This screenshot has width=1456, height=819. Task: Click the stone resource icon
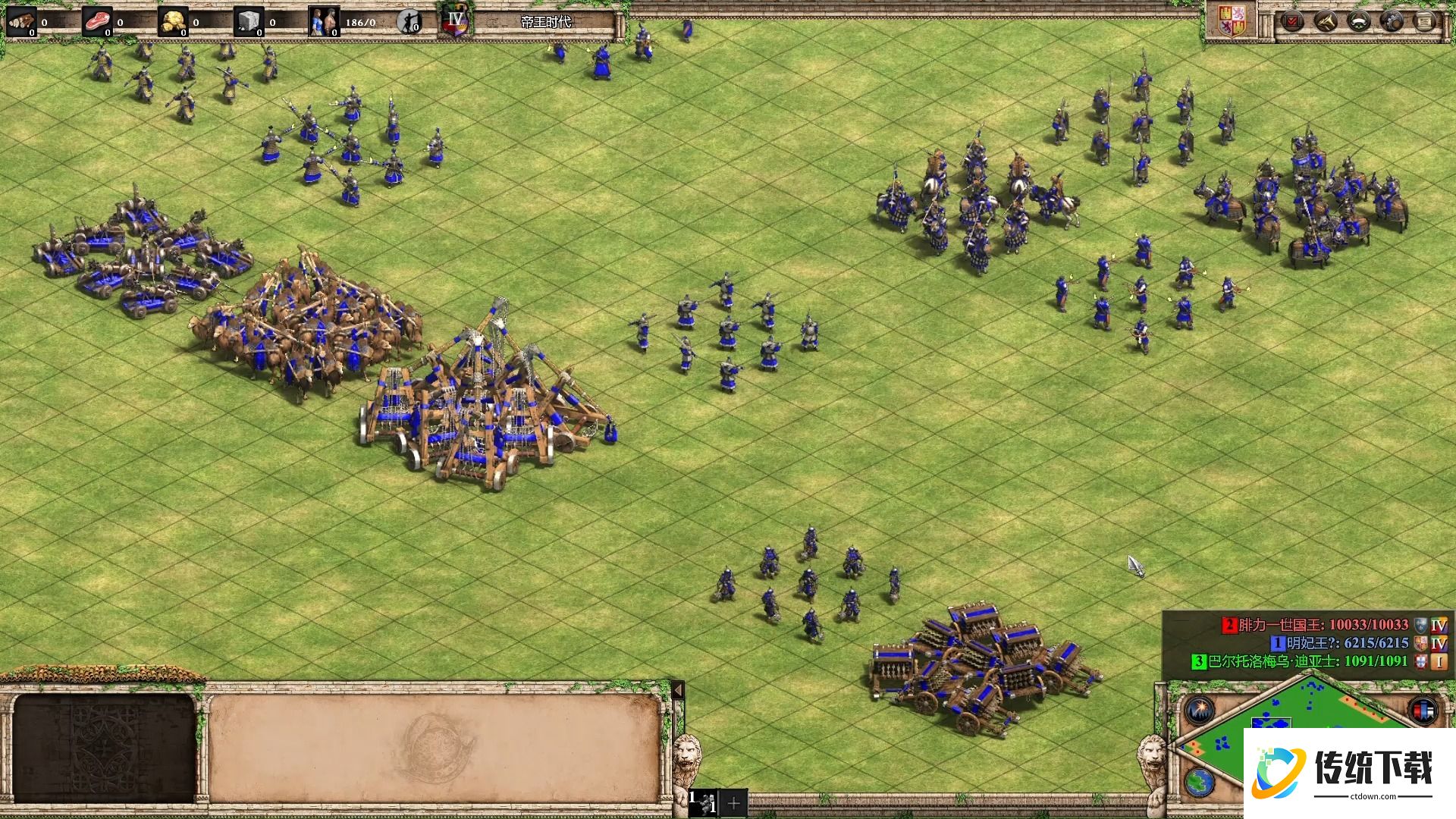248,22
